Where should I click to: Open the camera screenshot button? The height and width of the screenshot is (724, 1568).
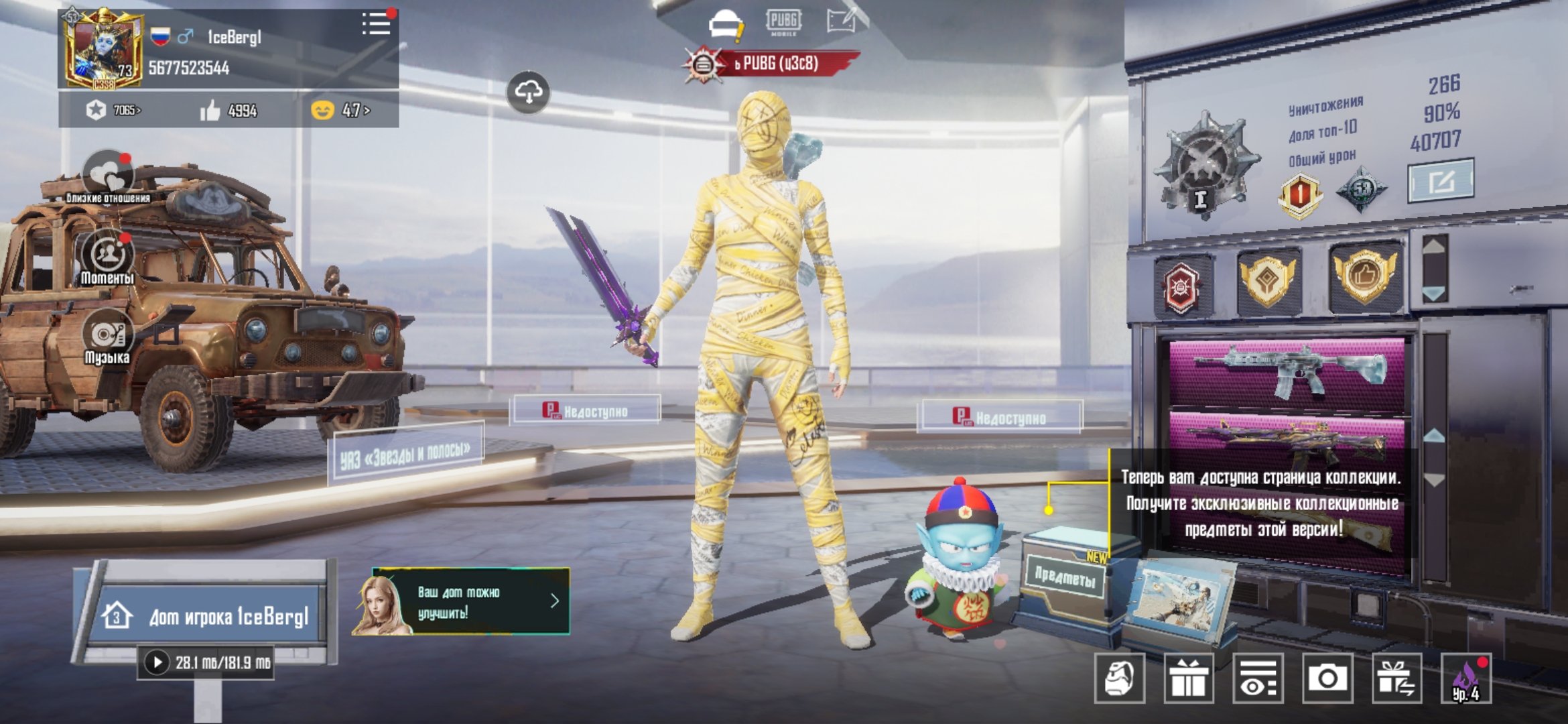1326,678
